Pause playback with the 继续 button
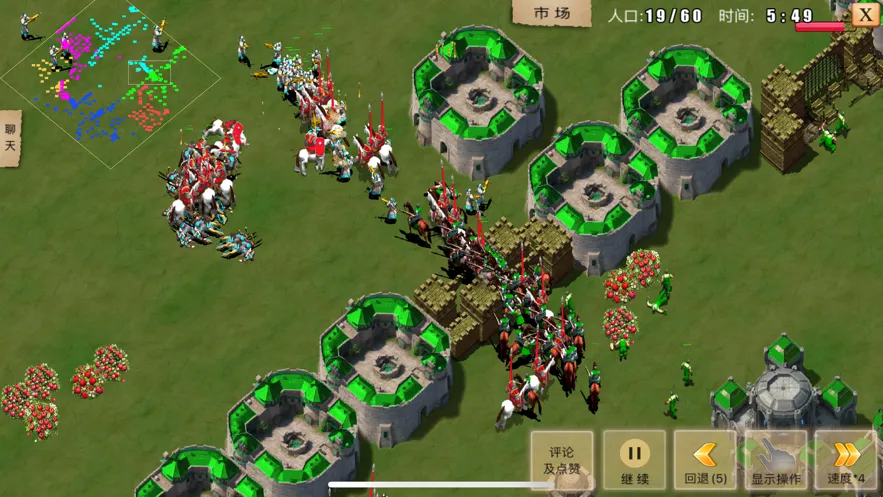Screen dimensions: 883x497 tap(634, 460)
